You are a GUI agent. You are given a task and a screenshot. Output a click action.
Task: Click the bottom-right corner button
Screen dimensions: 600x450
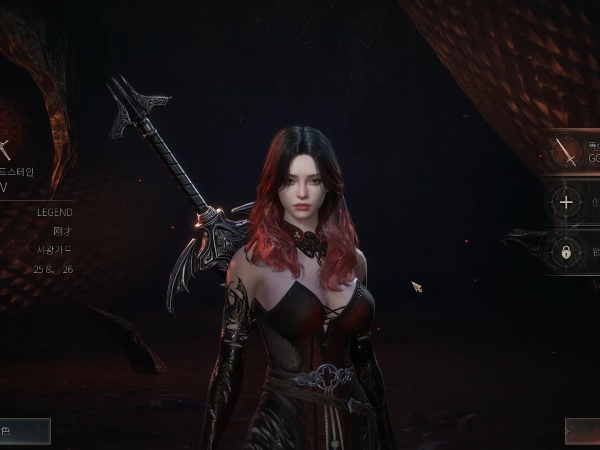pos(582,431)
